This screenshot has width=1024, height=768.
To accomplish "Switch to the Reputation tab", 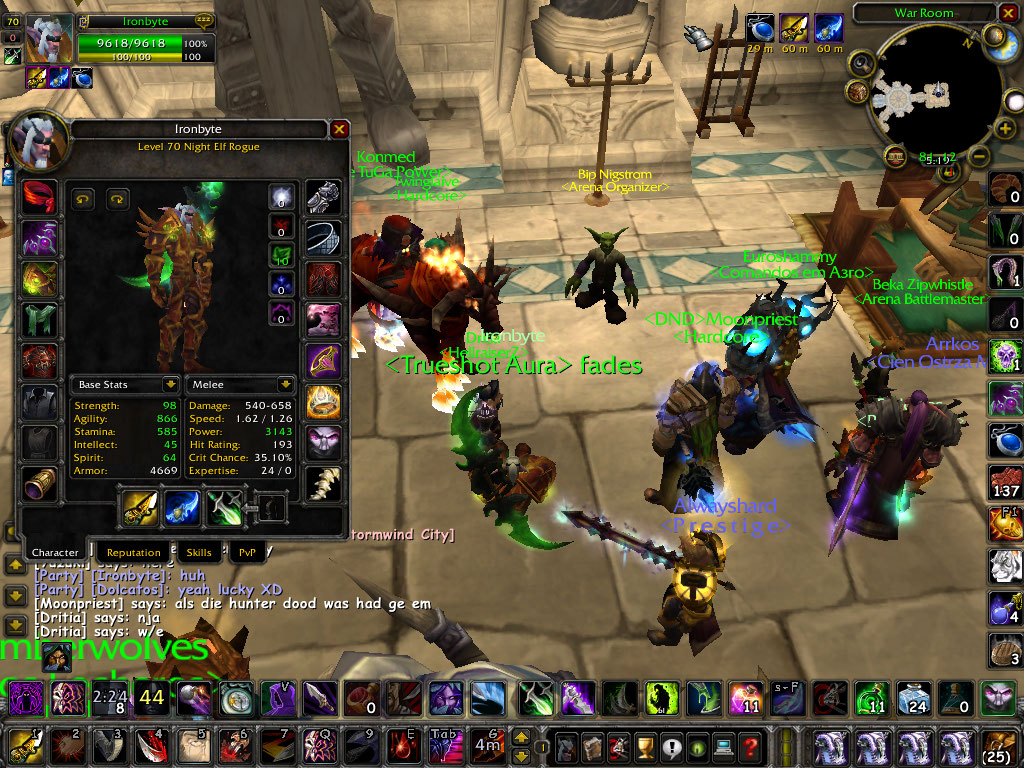I will (x=133, y=552).
